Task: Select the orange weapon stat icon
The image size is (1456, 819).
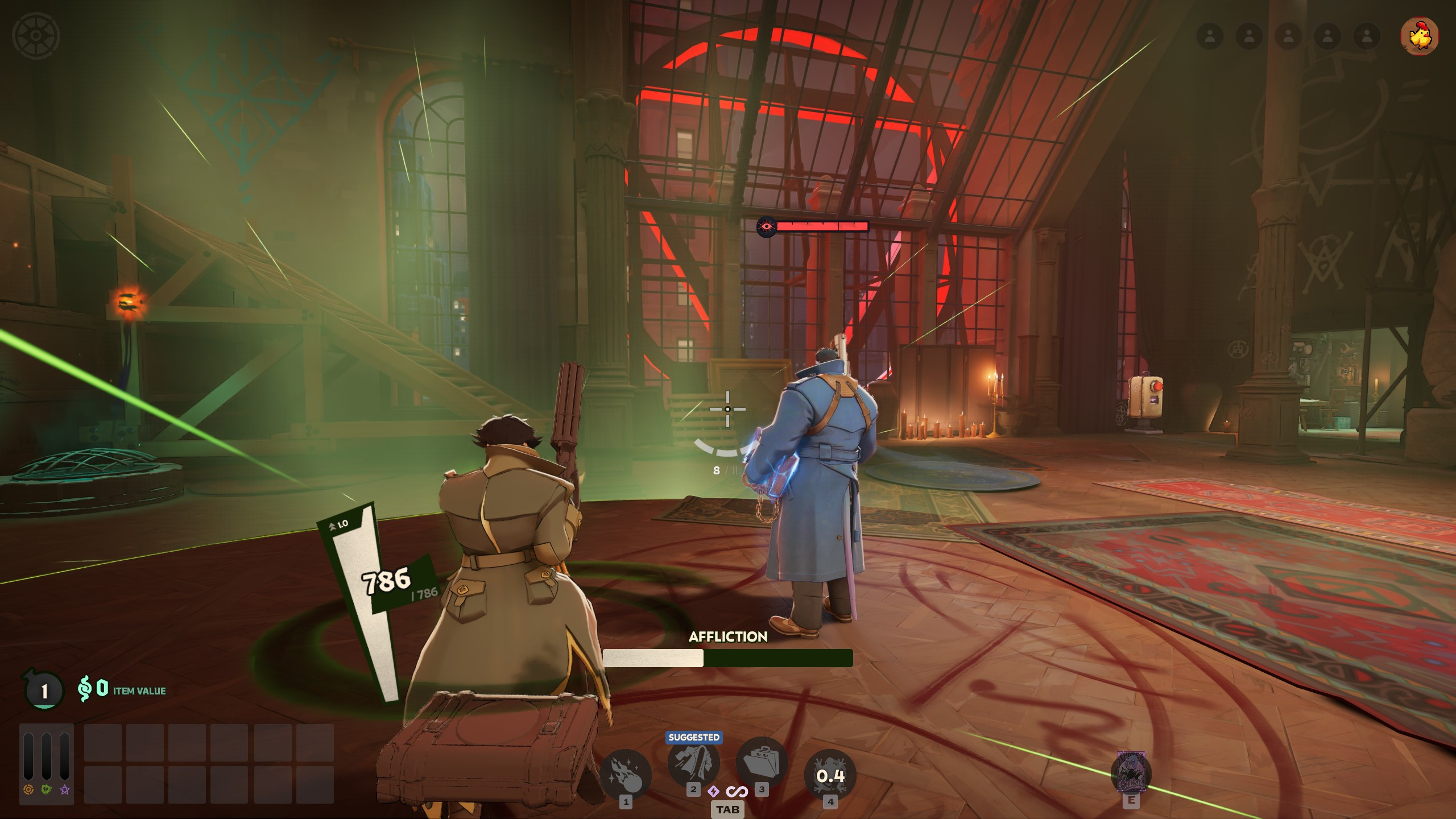Action: point(28,789)
